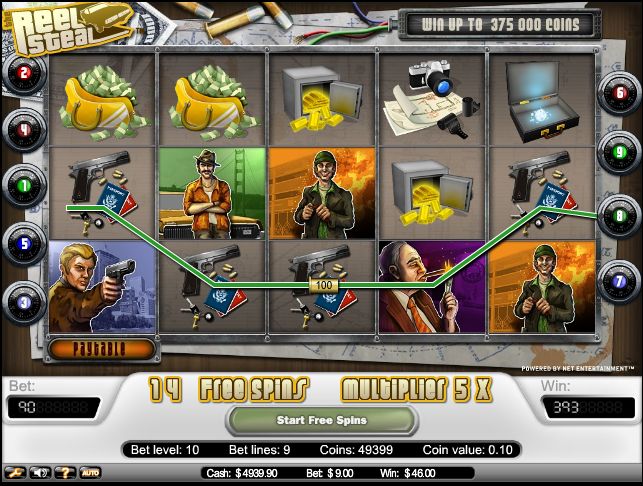Activate the AUTO play button
The width and height of the screenshot is (643, 486).
coord(91,472)
